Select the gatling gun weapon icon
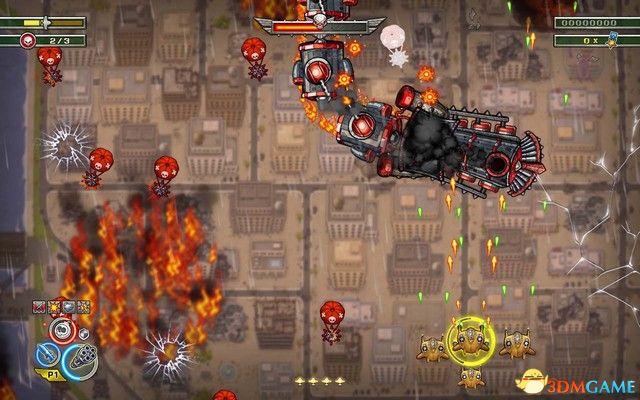 coord(81,362)
